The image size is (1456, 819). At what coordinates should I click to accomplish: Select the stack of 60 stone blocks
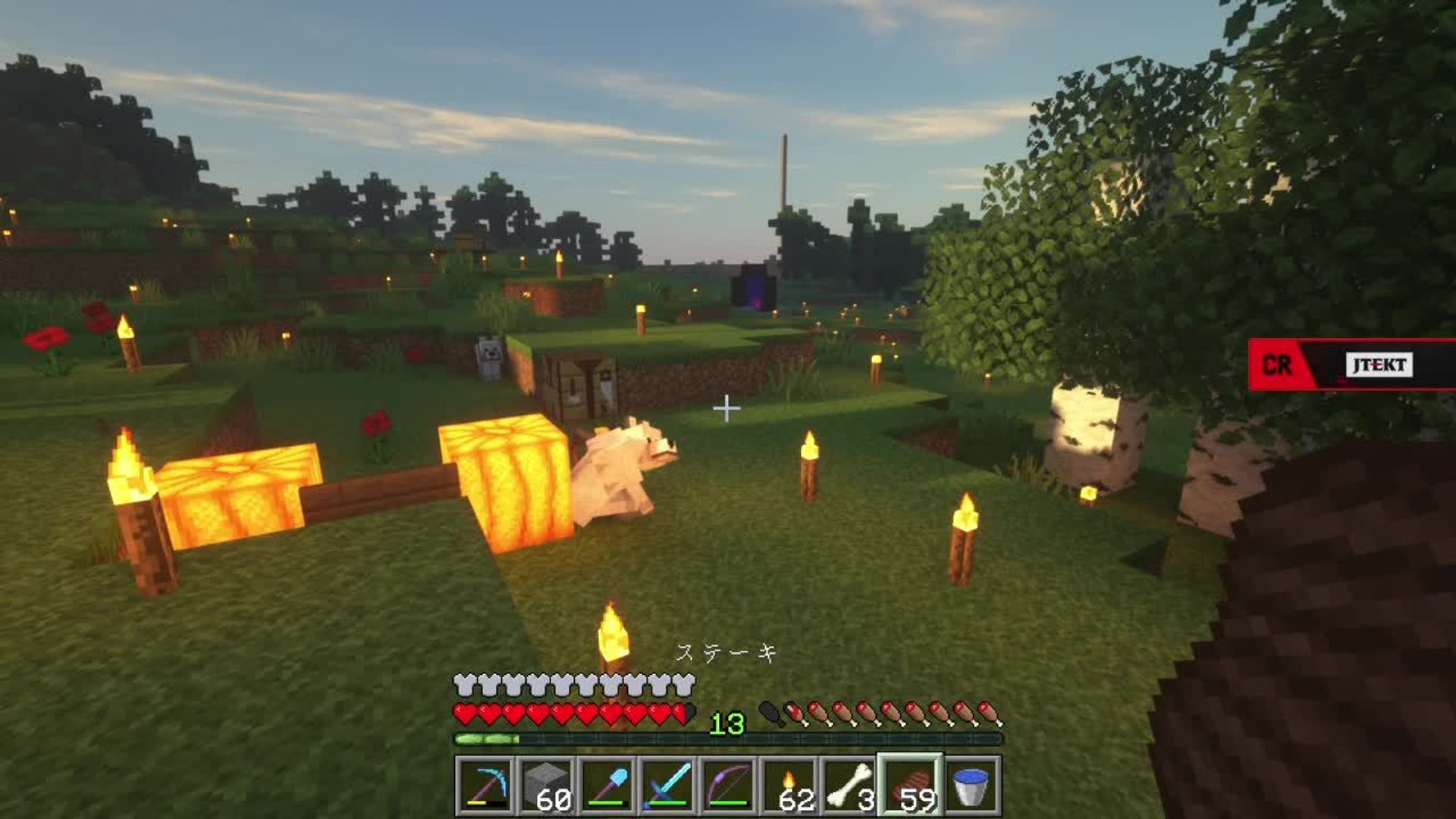point(548,785)
